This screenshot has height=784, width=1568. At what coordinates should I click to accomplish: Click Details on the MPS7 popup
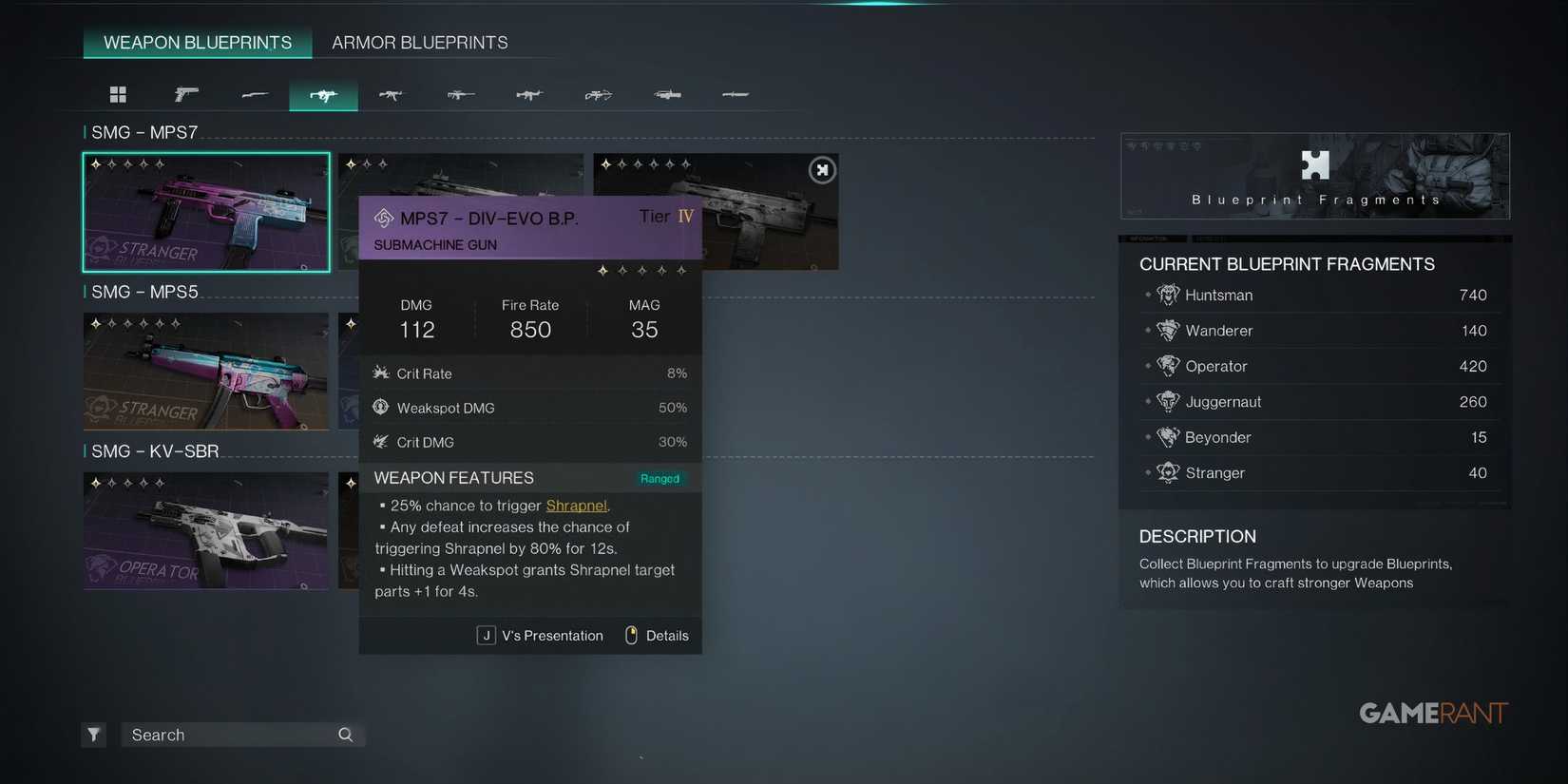point(667,635)
